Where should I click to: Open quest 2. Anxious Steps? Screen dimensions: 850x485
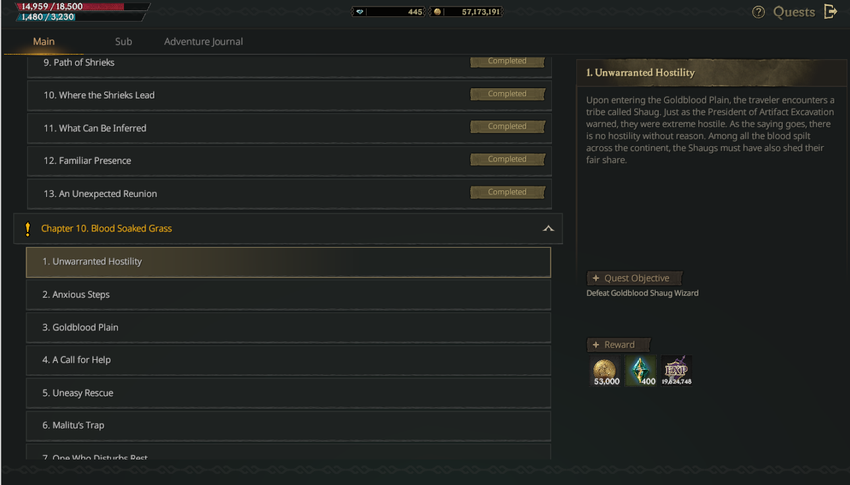point(288,295)
